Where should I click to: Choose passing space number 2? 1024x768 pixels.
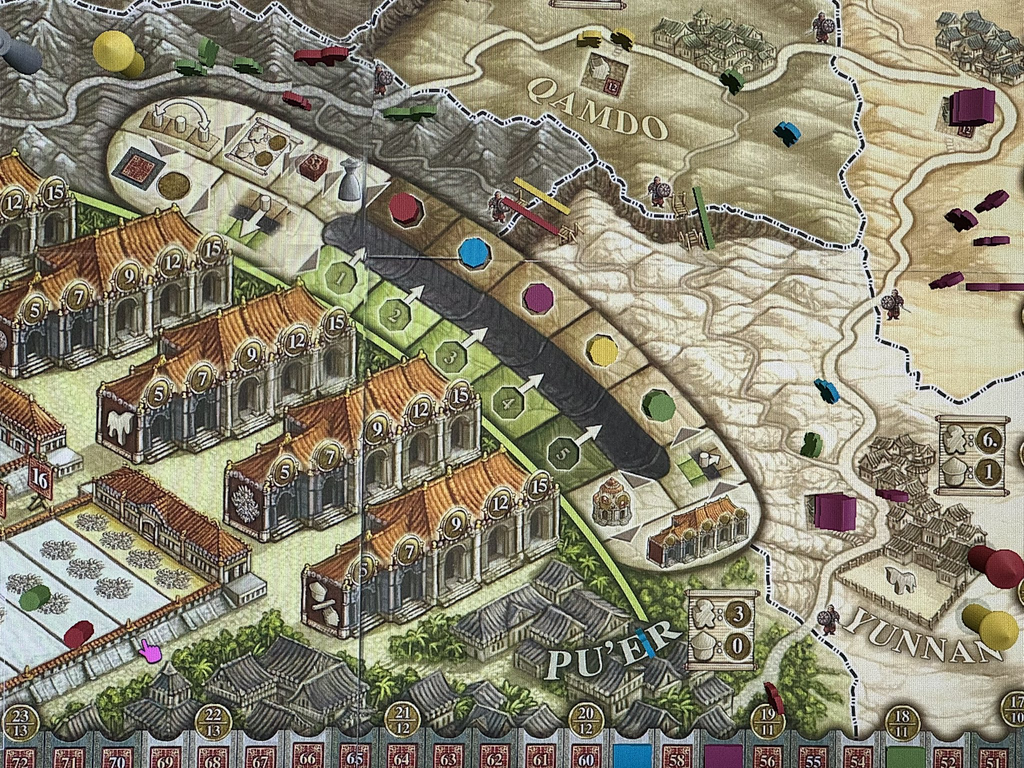pos(398,317)
